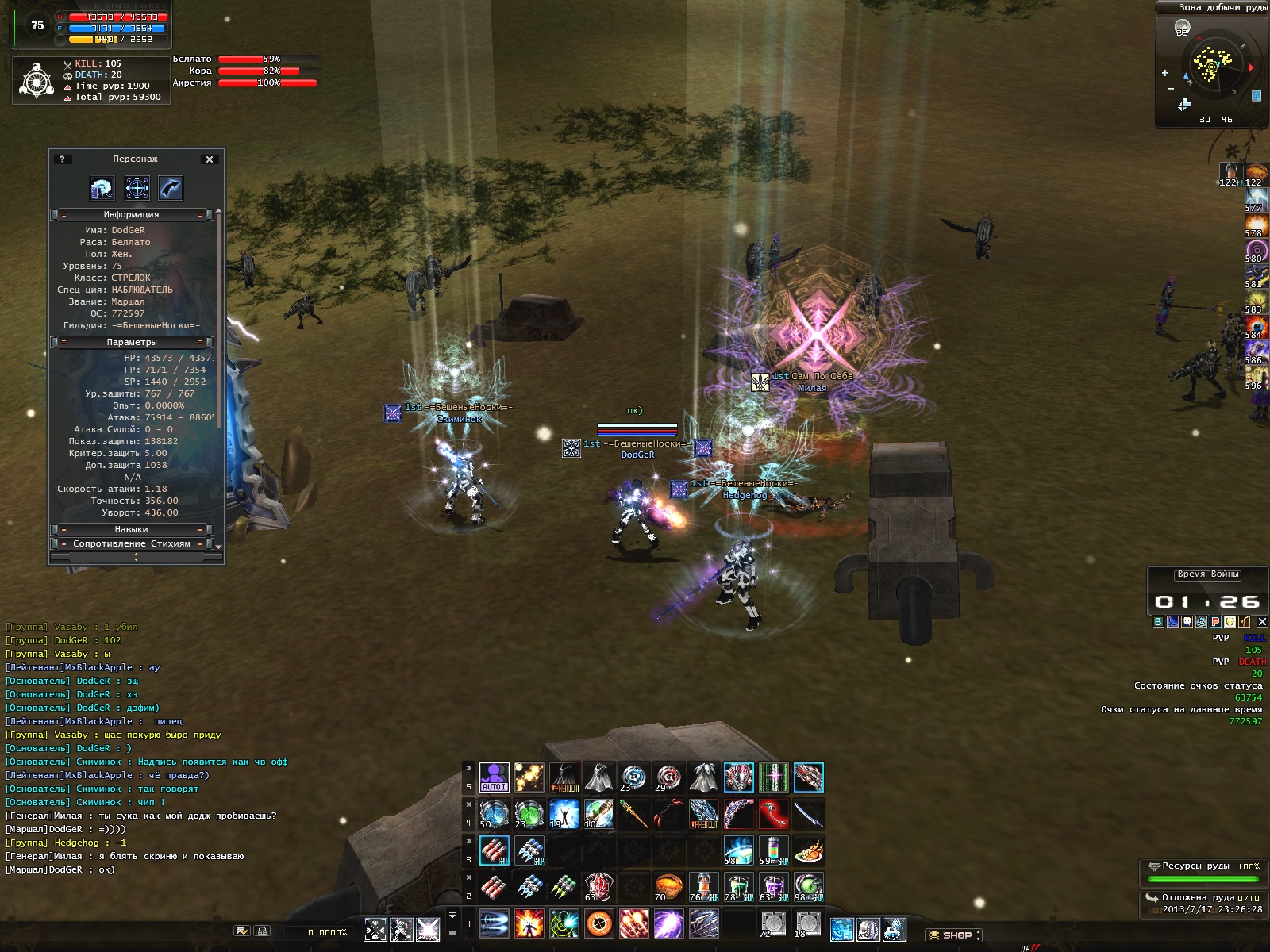
Task: Zoom in the minimap with plus button
Action: coord(1165,73)
